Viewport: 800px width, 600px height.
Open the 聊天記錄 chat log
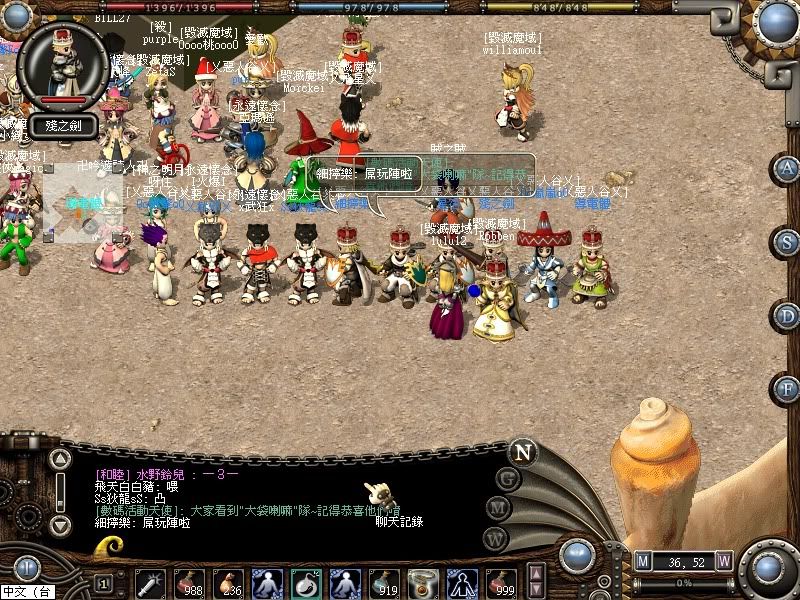pos(400,521)
